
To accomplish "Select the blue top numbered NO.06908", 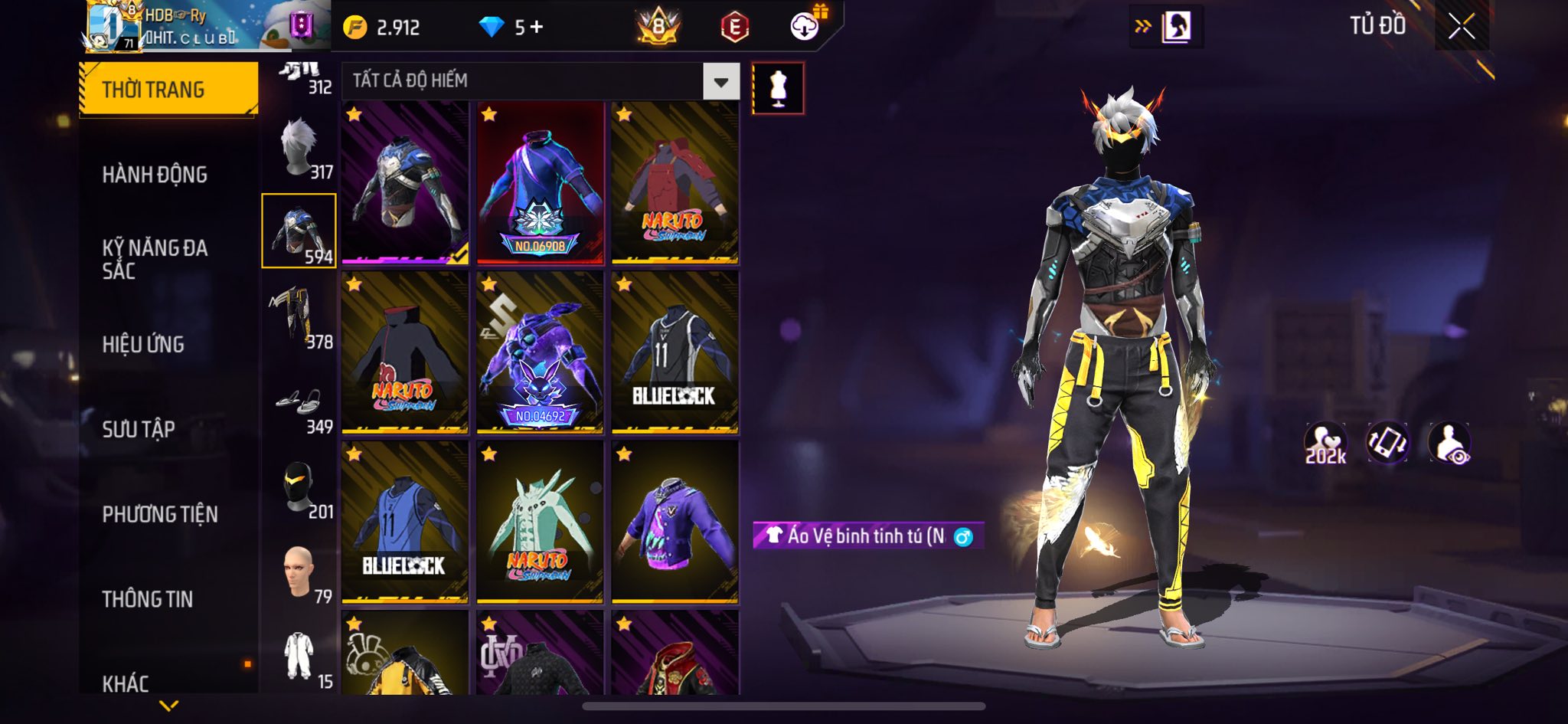I will (540, 184).
